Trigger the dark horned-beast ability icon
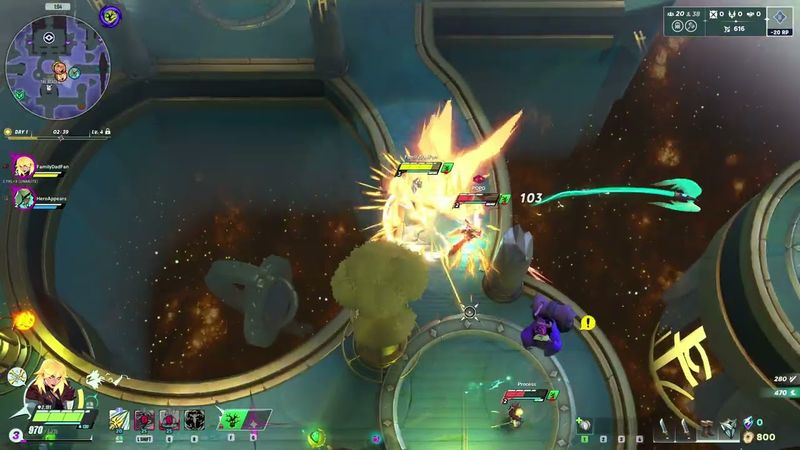The height and width of the screenshot is (450, 800). pos(194,420)
